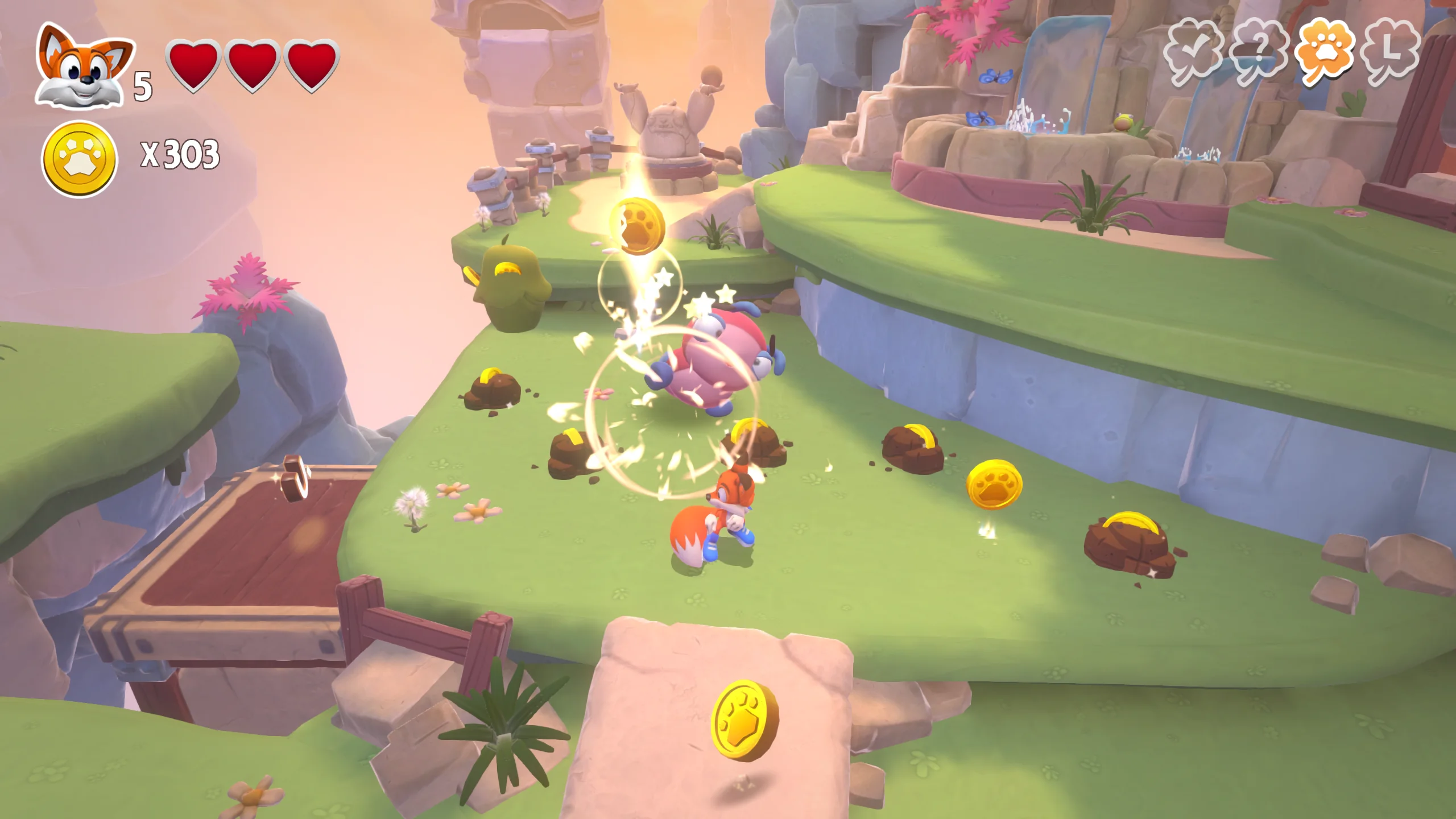
Task: Select the question mark clover icon
Action: point(1259,51)
